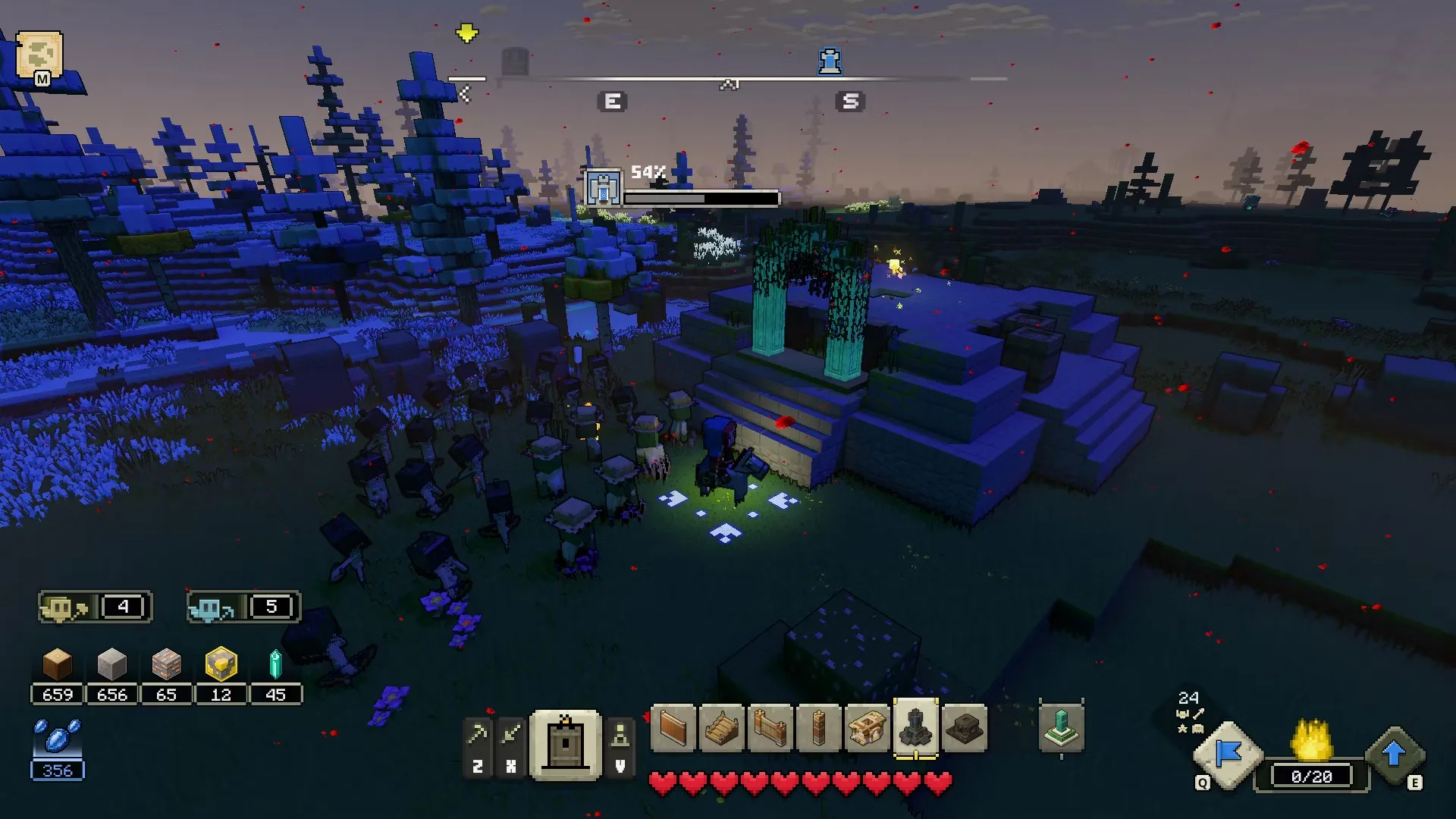Image resolution: width=1456 pixels, height=819 pixels.
Task: Click the blue up-arrow charge button
Action: (x=1394, y=755)
